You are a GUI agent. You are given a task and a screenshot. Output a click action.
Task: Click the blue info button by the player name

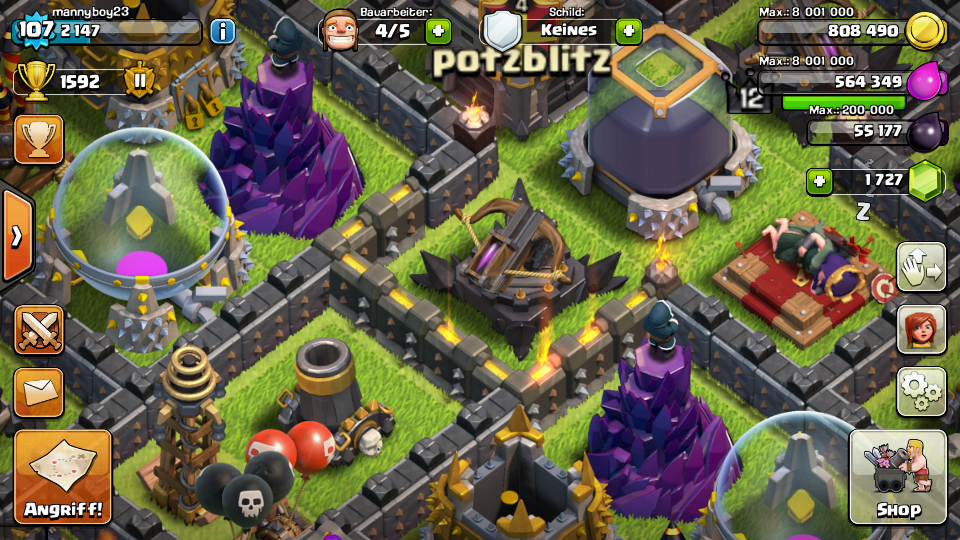222,30
